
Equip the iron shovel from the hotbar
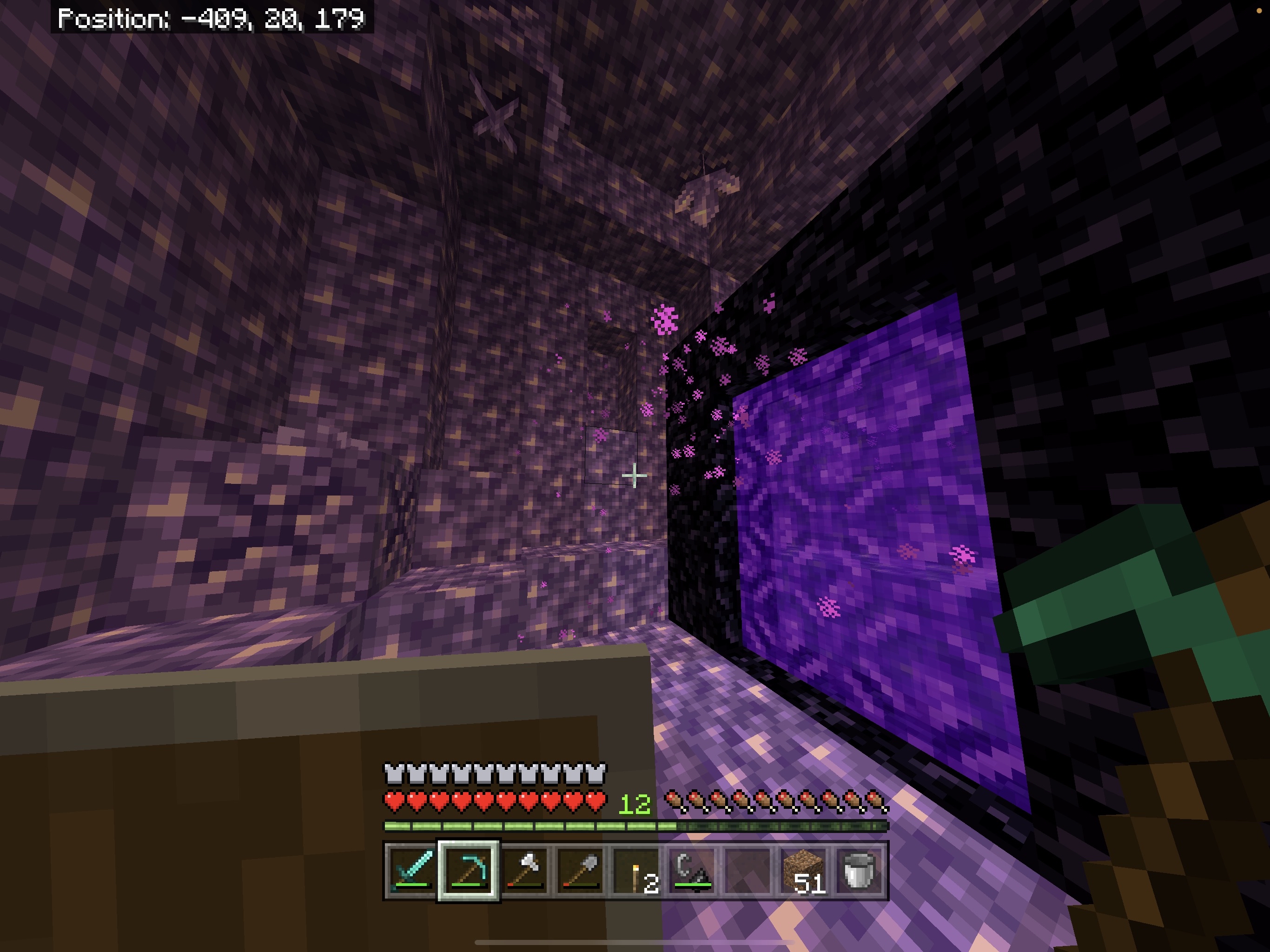pos(580,871)
